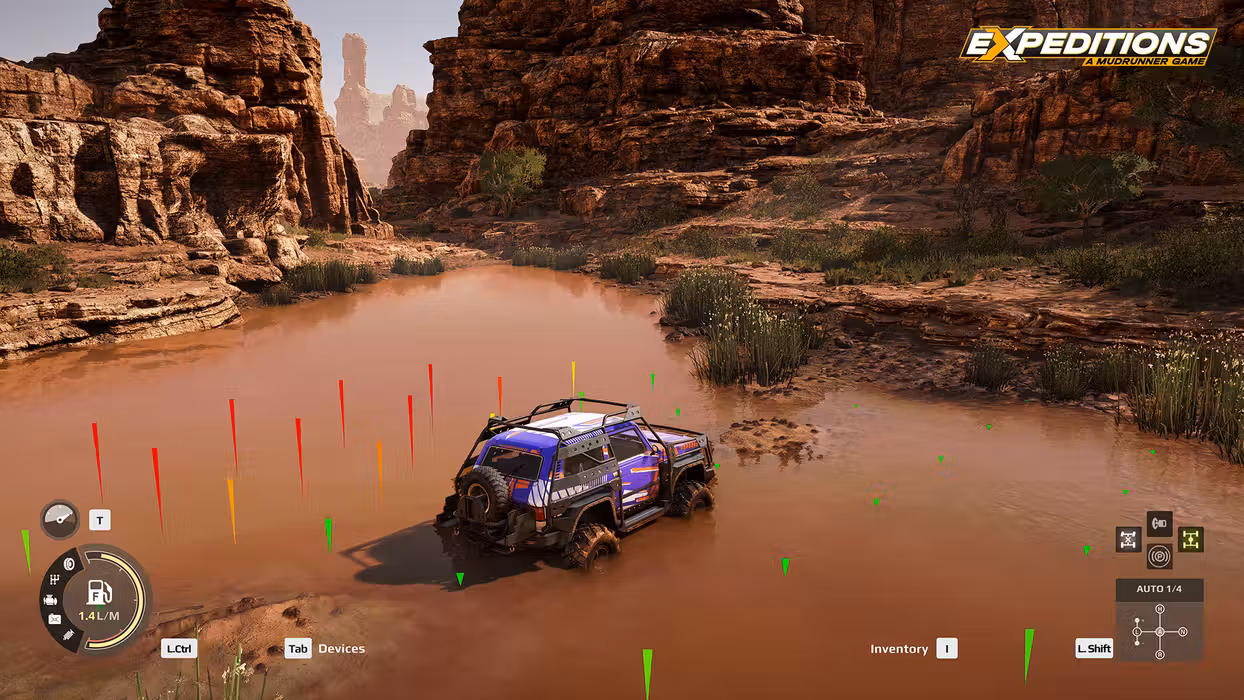Screen dimensions: 1244x700
Task: Shift the gearbox to High gear (H)
Action: pyautogui.click(x=1159, y=609)
